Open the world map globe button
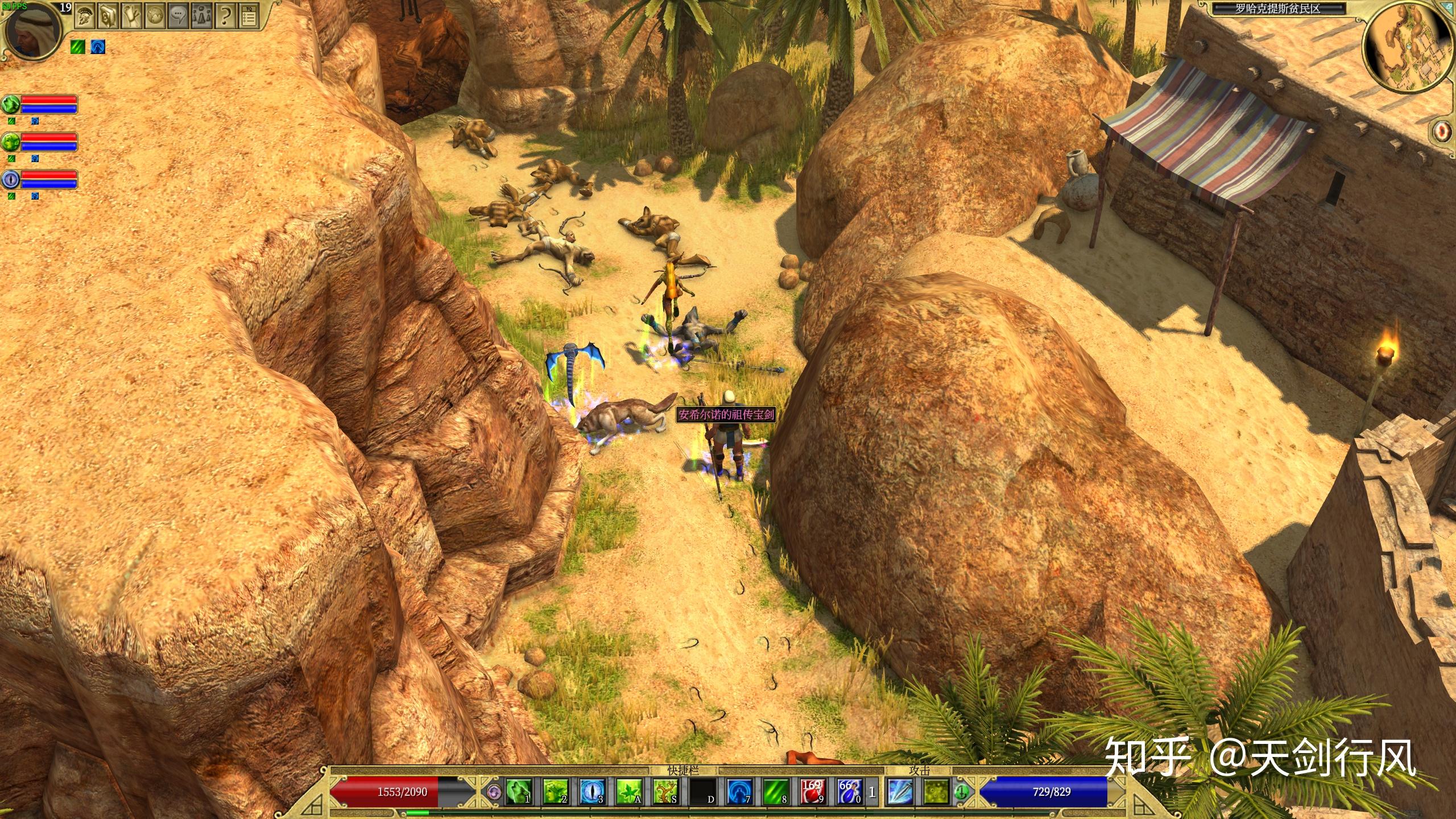The width and height of the screenshot is (1456, 819). 155,16
